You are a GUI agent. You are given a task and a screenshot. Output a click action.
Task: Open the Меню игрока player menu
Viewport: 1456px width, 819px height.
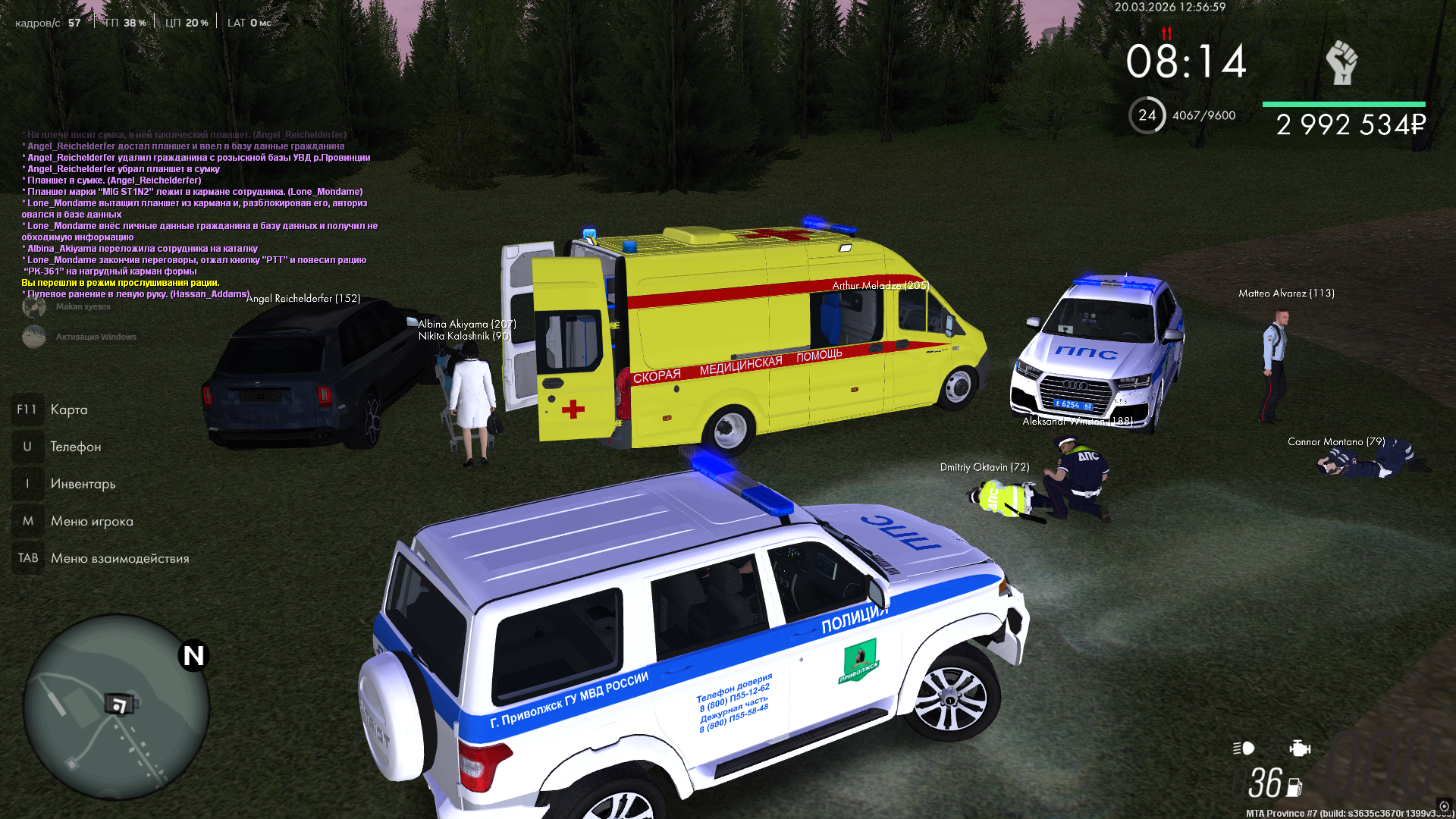(91, 521)
